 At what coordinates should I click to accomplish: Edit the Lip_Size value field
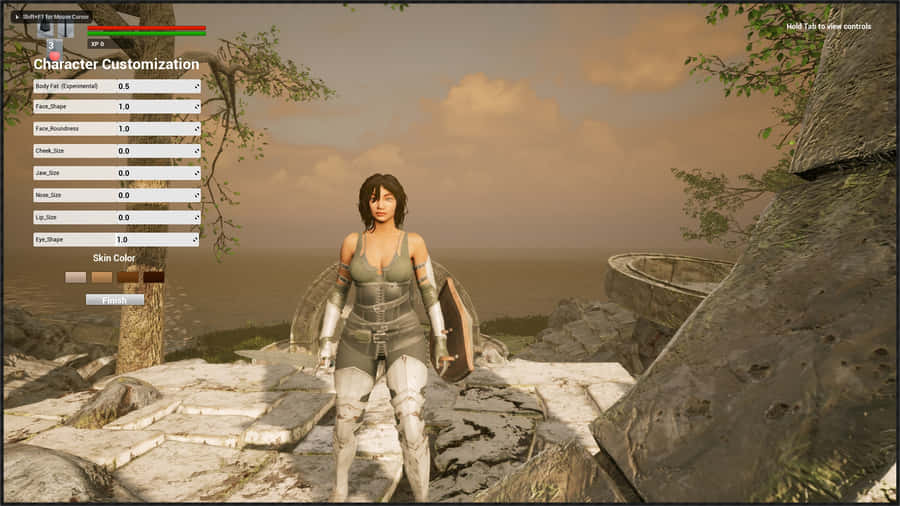point(155,217)
